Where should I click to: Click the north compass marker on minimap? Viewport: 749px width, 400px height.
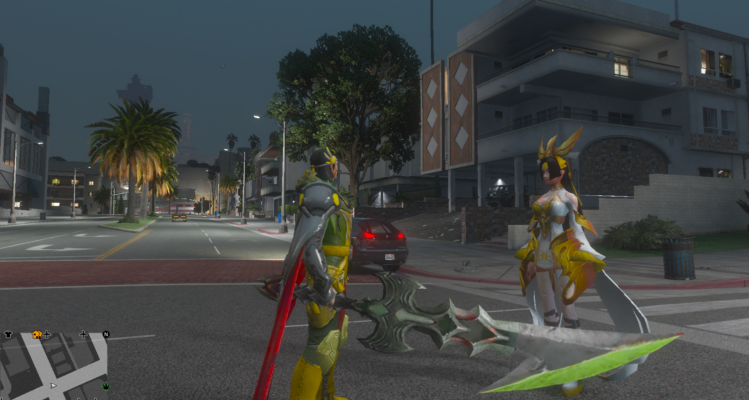[x=106, y=334]
